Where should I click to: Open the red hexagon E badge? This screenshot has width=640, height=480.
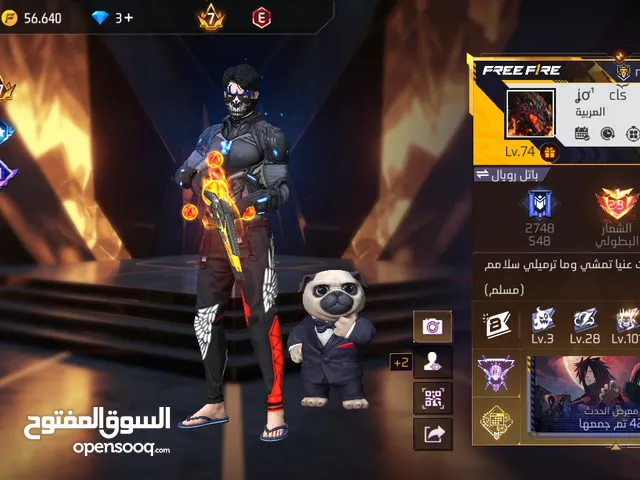click(x=262, y=18)
